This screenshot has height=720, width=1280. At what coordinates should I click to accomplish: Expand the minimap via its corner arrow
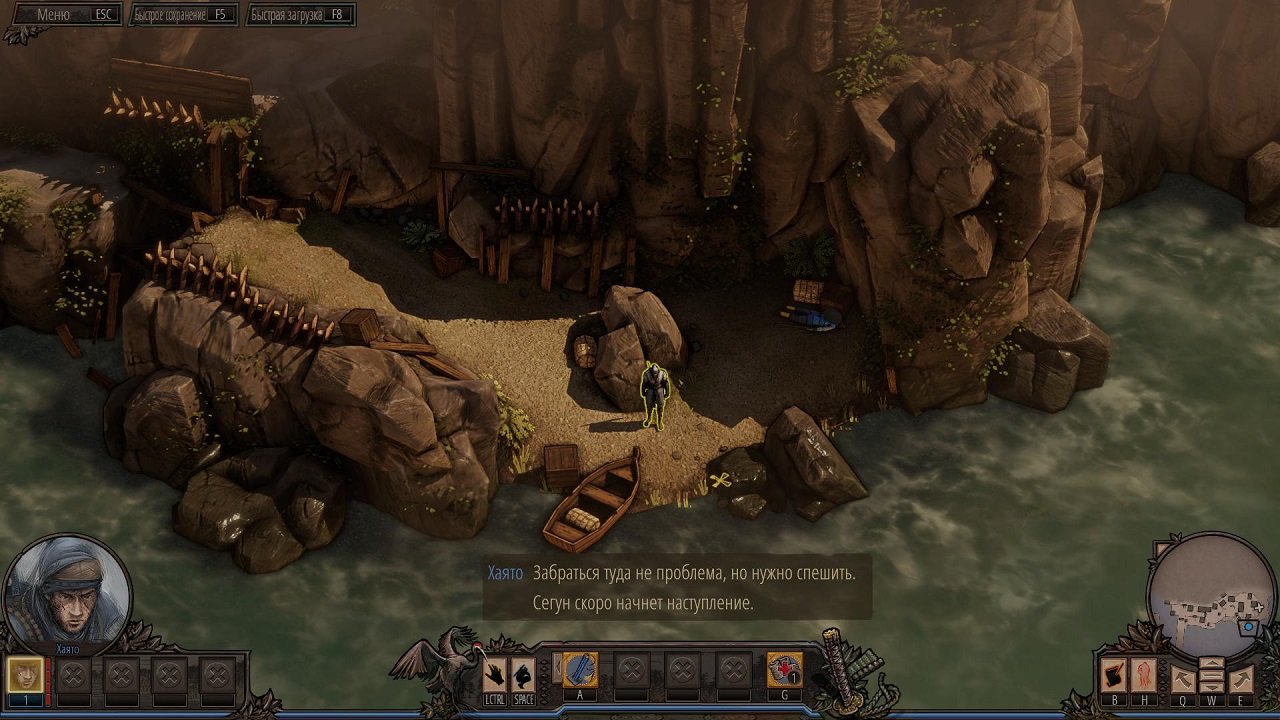(1160, 546)
